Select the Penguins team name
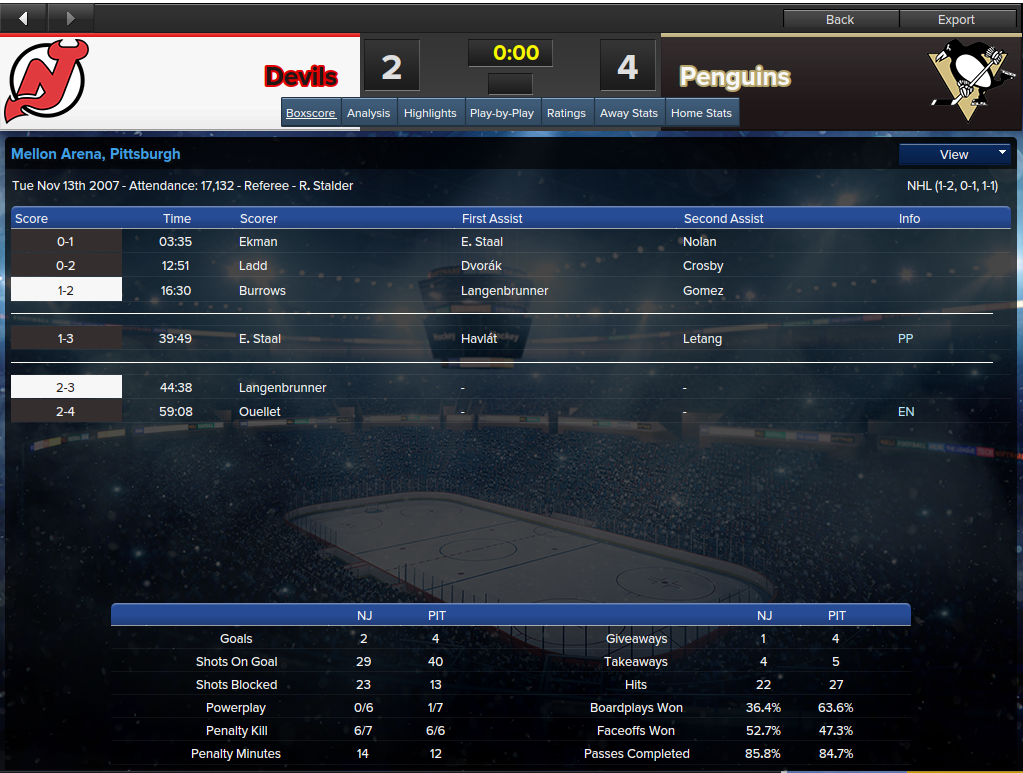The width and height of the screenshot is (1023, 773). point(735,77)
